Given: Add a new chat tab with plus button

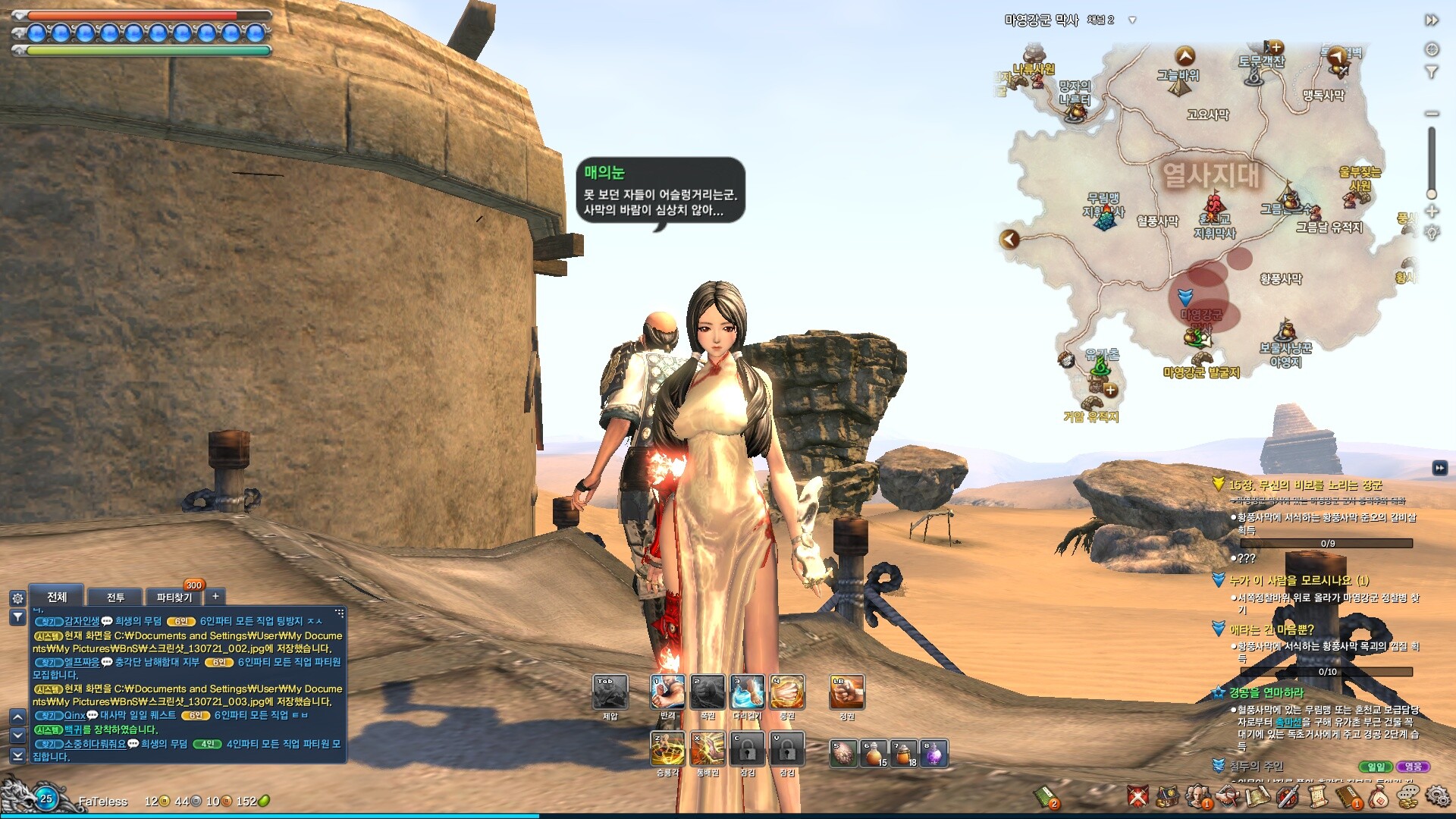Looking at the screenshot, I should pyautogui.click(x=215, y=597).
